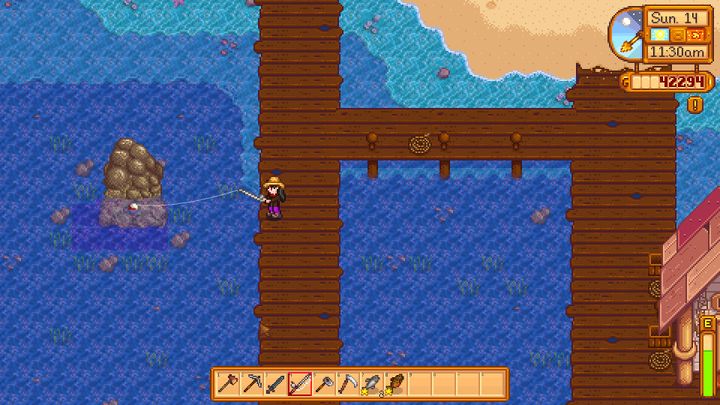This screenshot has height=405, width=720.
Task: Select the fishing rod slot
Action: point(299,382)
